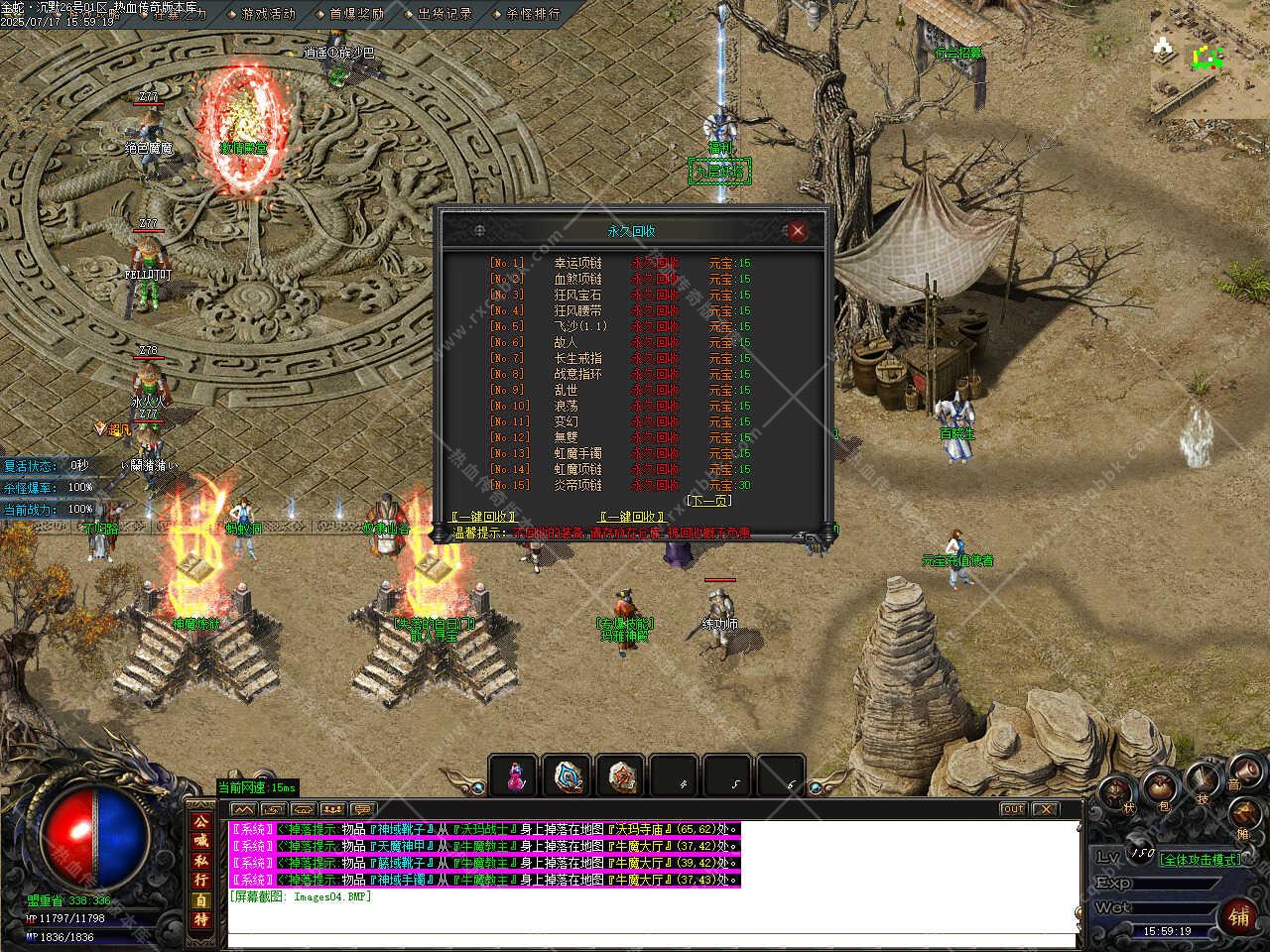Select 永久回收 for 狂风腰带 row
The image size is (1270, 952).
(655, 310)
